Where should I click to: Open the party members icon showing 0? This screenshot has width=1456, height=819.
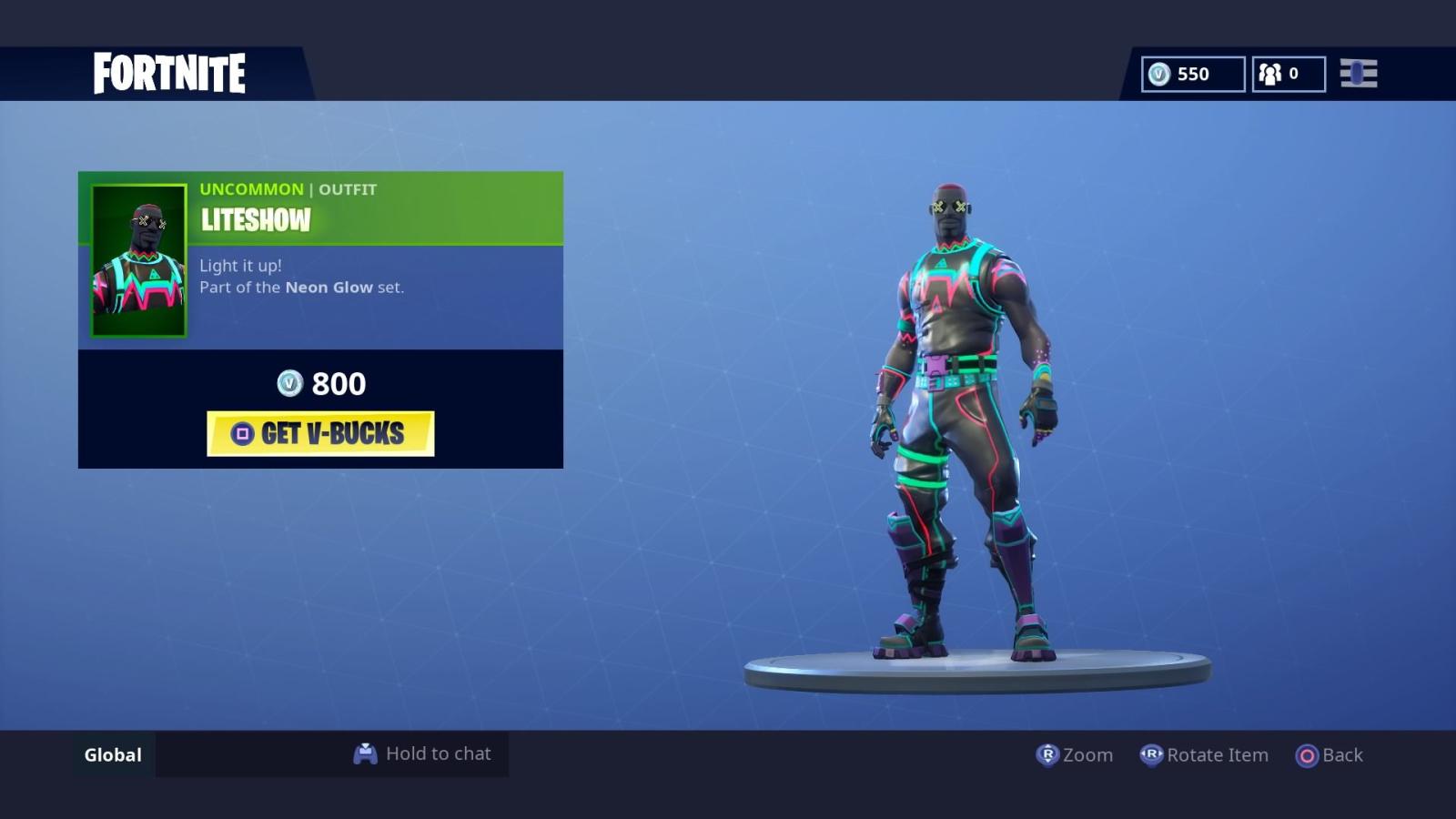(x=1271, y=74)
